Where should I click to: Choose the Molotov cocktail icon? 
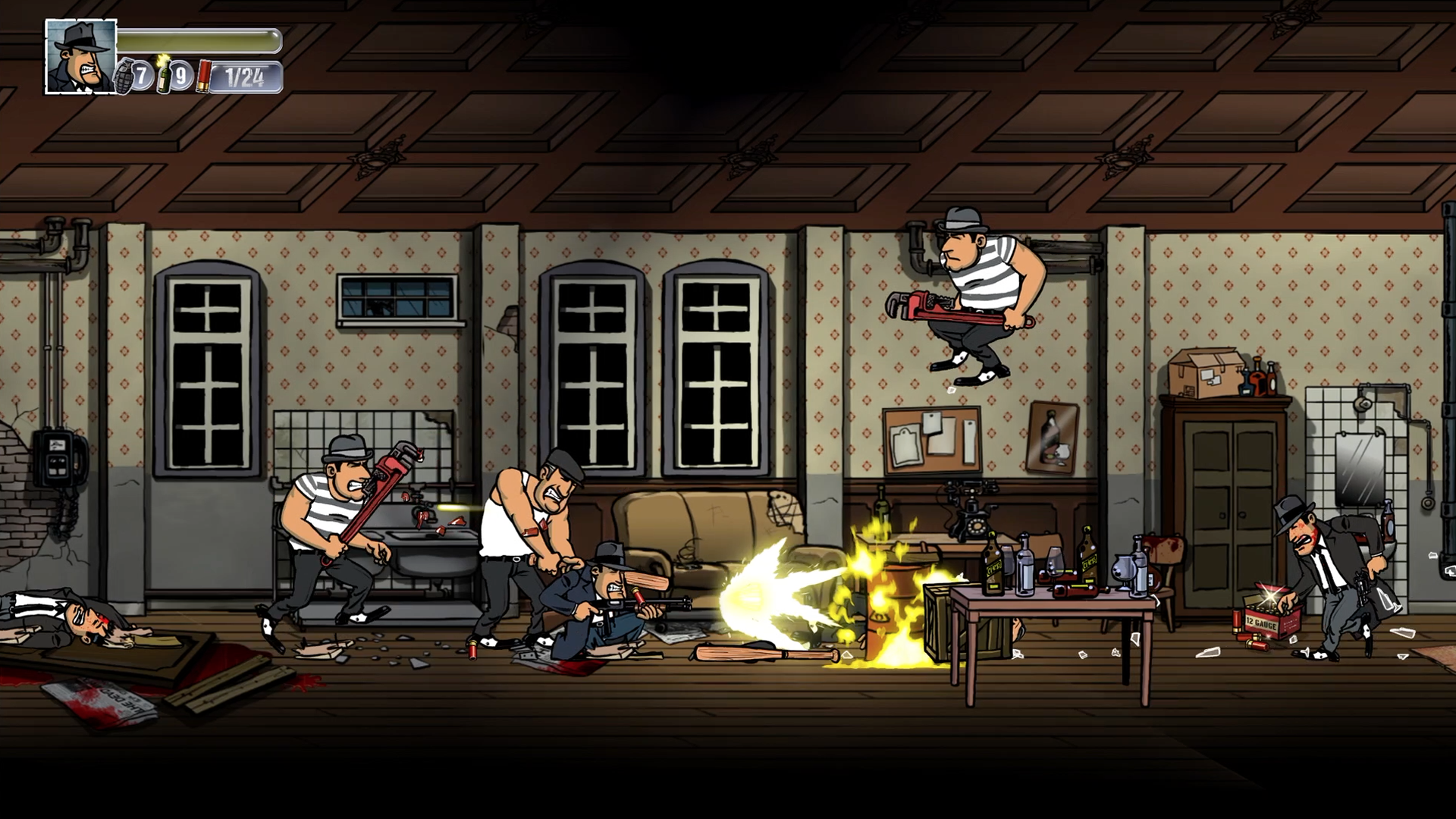pos(163,76)
